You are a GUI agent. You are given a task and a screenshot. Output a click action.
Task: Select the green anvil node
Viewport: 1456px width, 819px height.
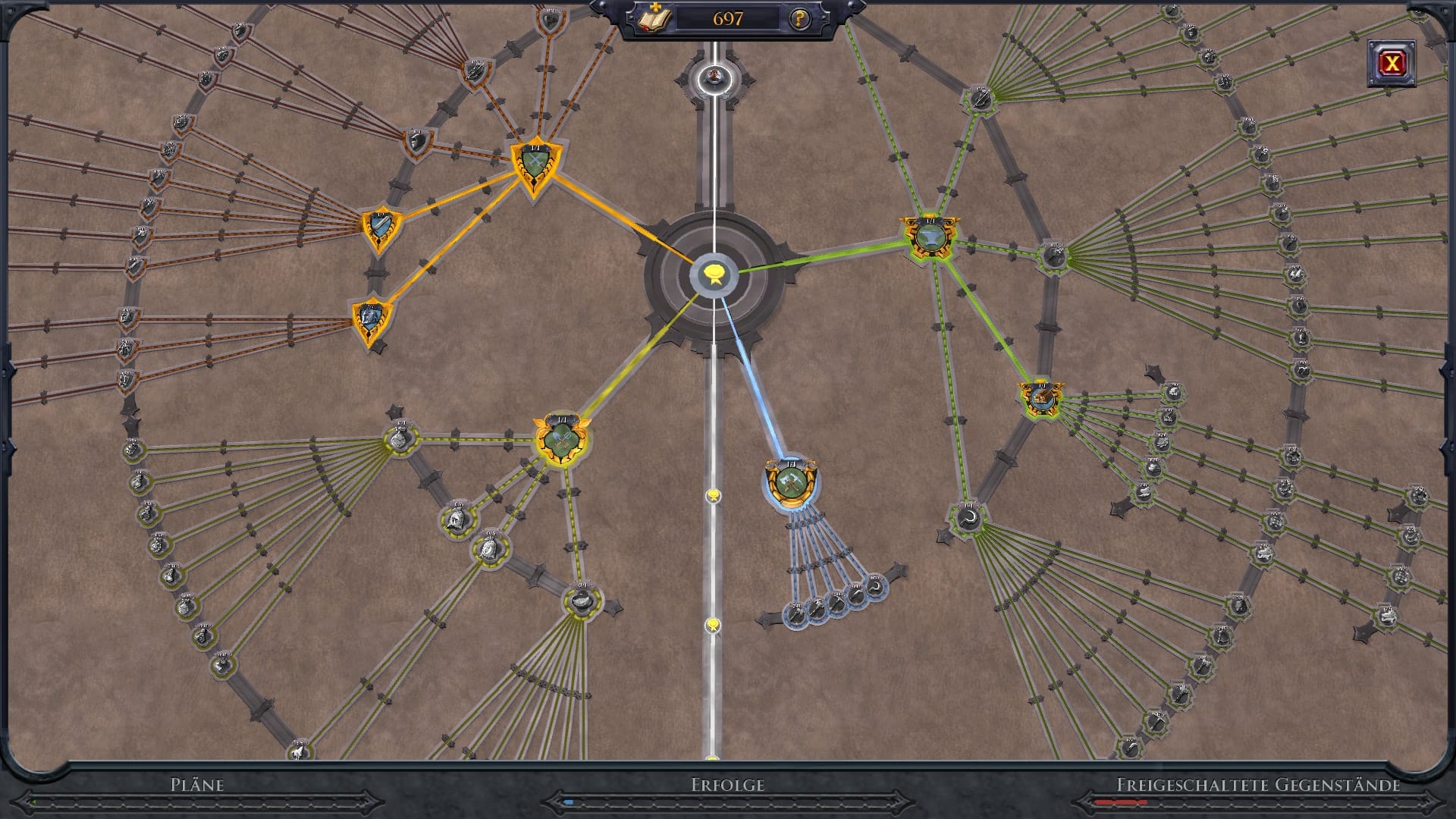[930, 237]
